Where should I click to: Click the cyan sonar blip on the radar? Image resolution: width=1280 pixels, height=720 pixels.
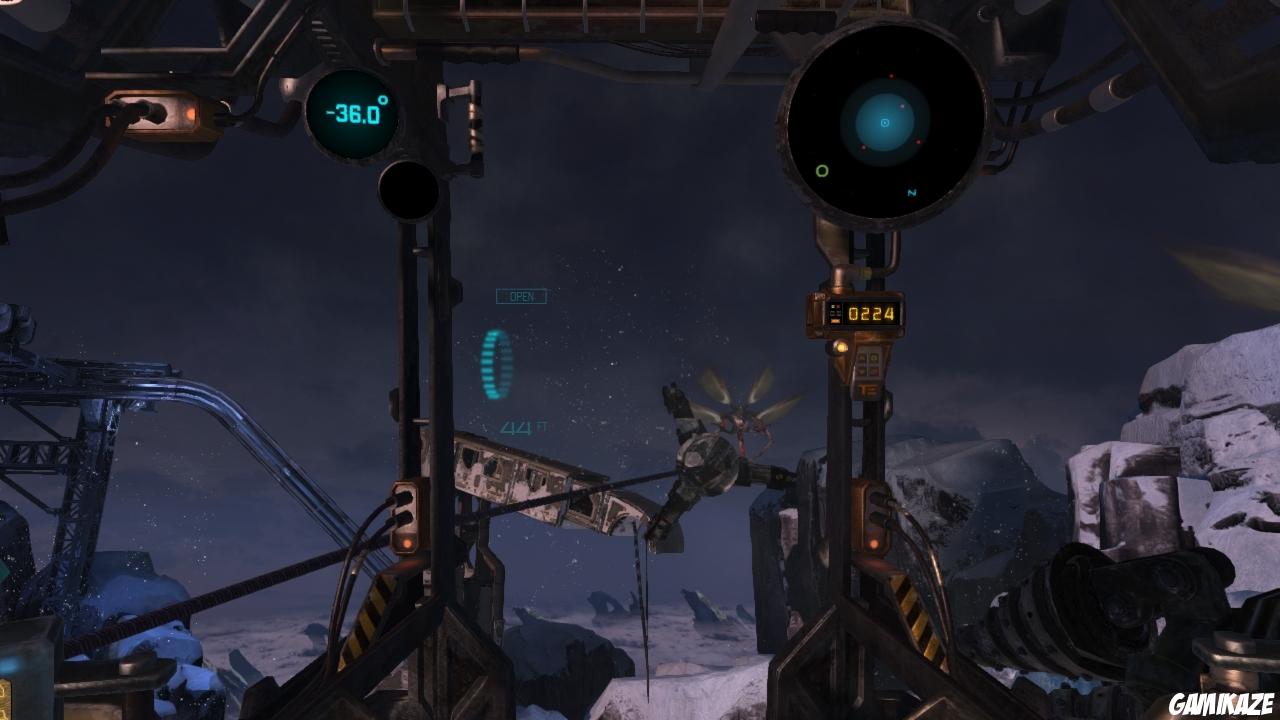tap(887, 122)
